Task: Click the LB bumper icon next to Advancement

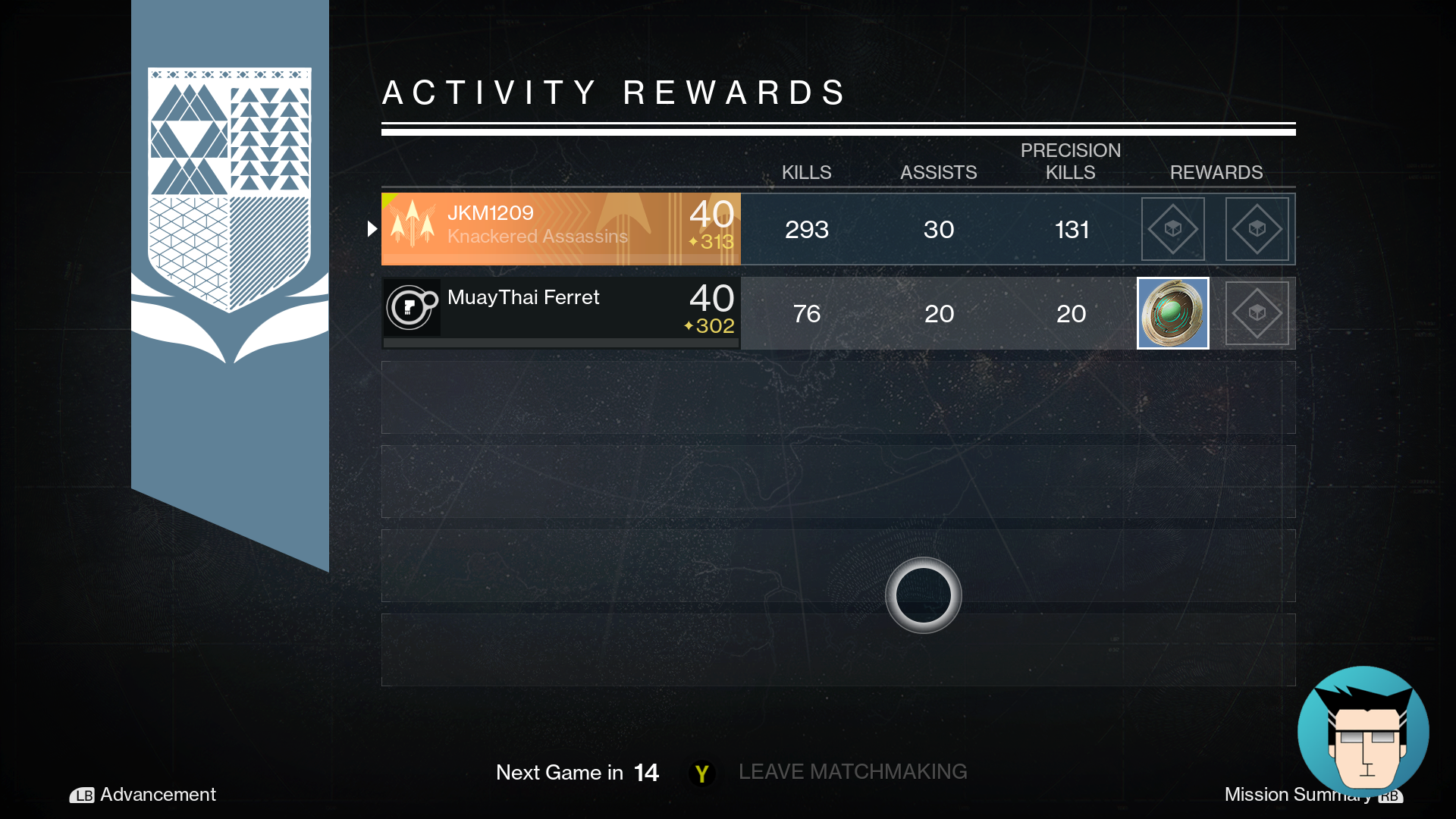Action: 82,795
